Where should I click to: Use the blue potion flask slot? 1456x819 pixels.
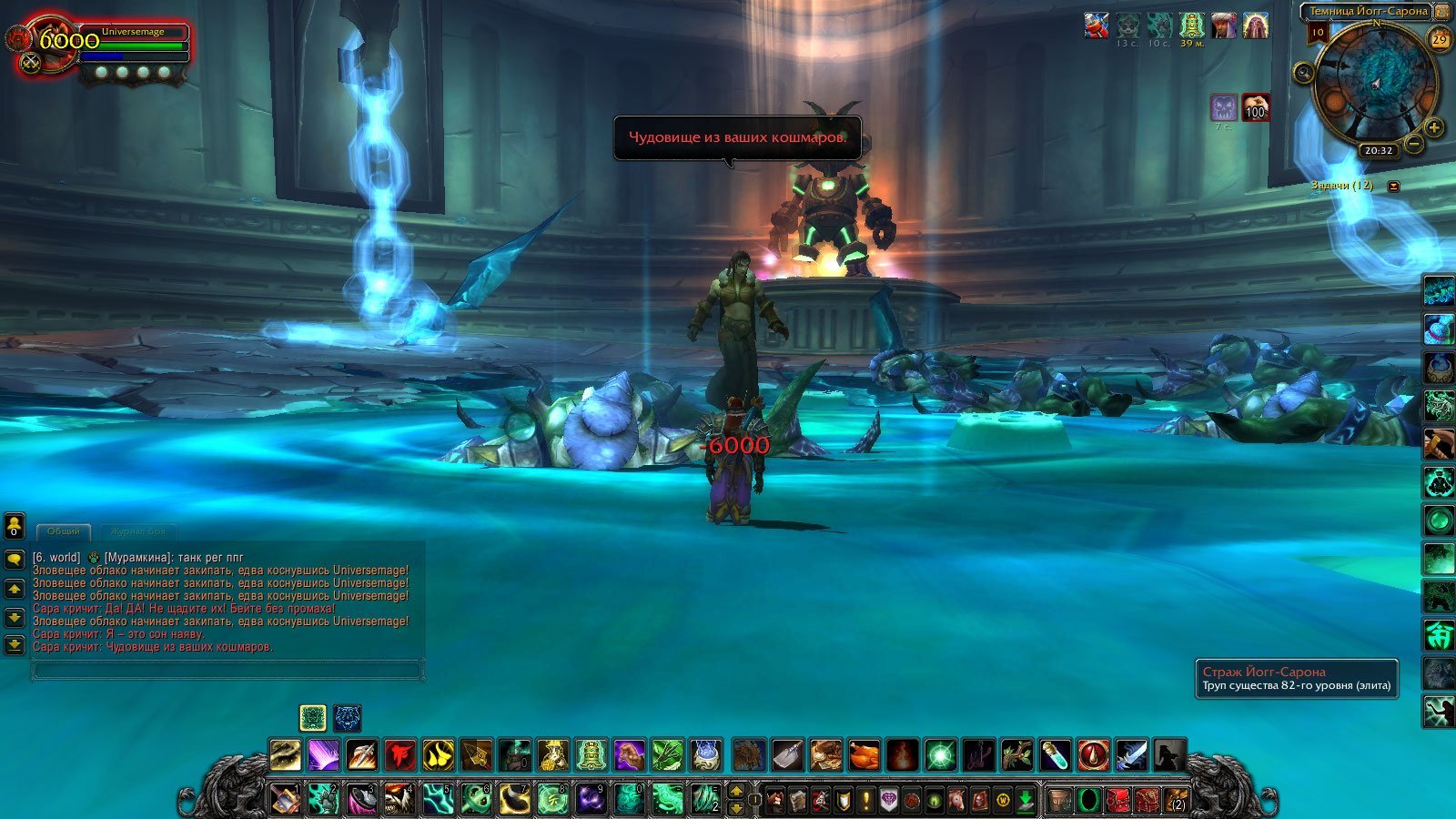tap(1056, 755)
